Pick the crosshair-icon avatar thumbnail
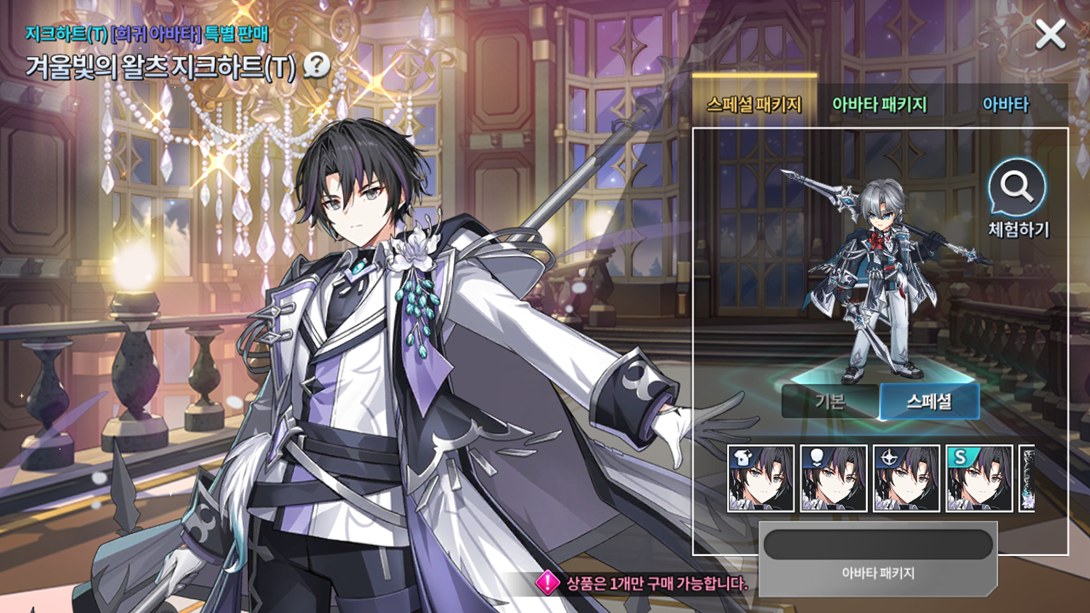The height and width of the screenshot is (613, 1090). click(x=906, y=479)
